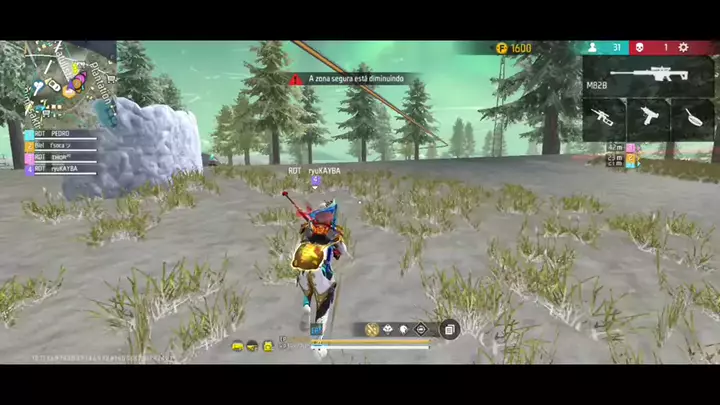Select teammate PEDRO in squad list
This screenshot has width=720, height=405.
62,133
